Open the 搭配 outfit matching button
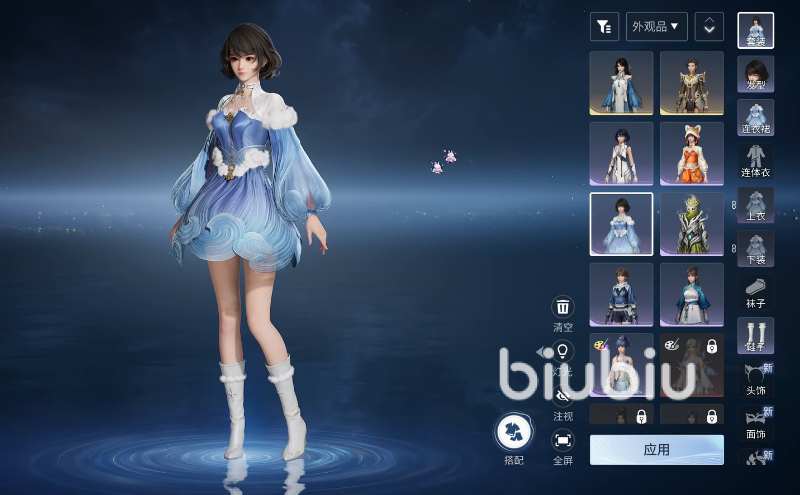This screenshot has height=495, width=800. (514, 433)
